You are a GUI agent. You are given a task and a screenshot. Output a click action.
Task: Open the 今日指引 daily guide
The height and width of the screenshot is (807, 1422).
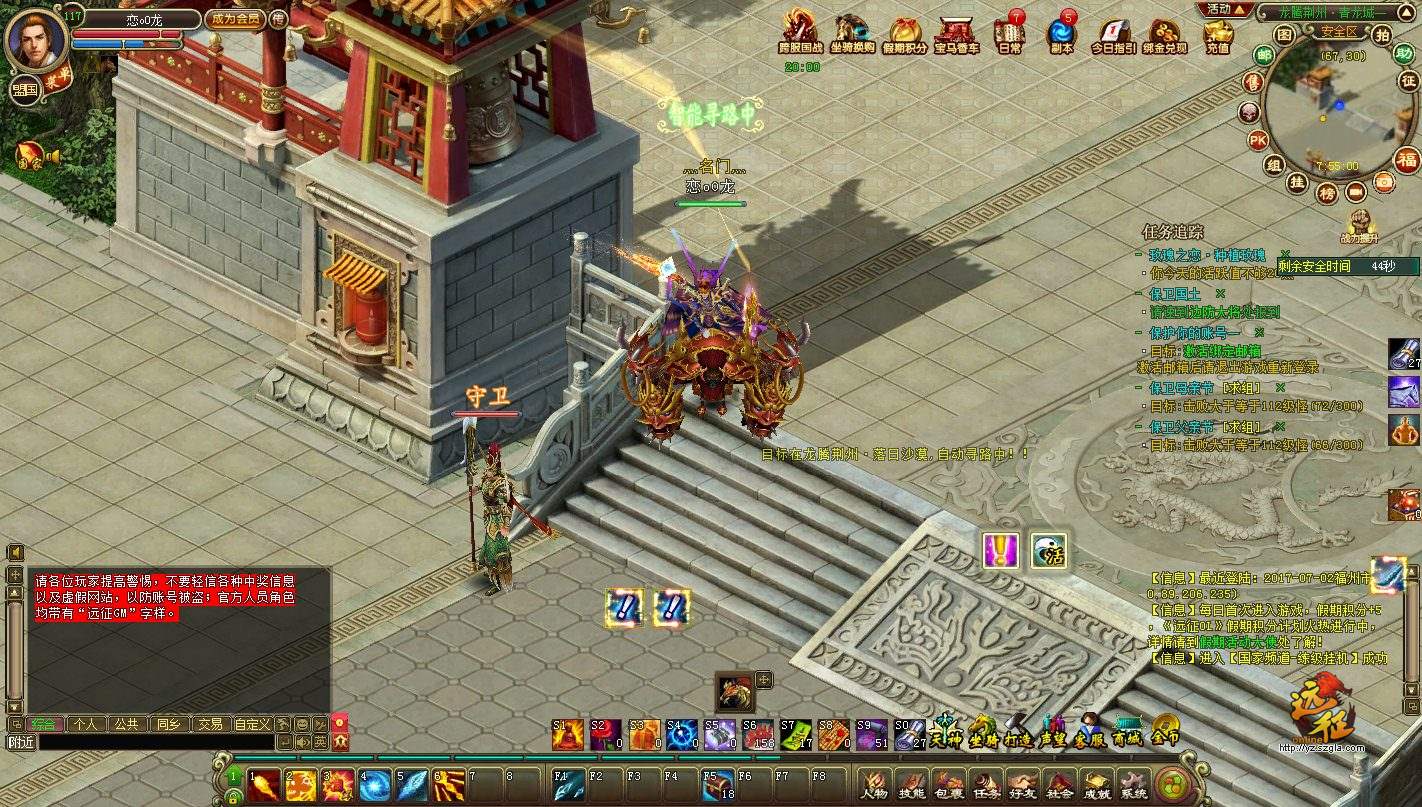[1110, 34]
